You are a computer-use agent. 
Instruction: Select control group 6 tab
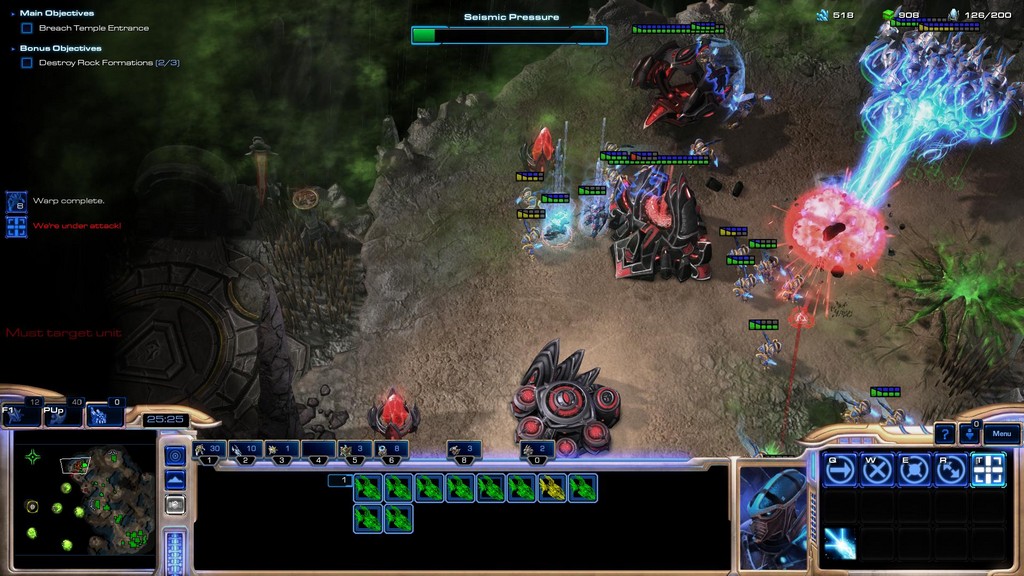(x=391, y=451)
